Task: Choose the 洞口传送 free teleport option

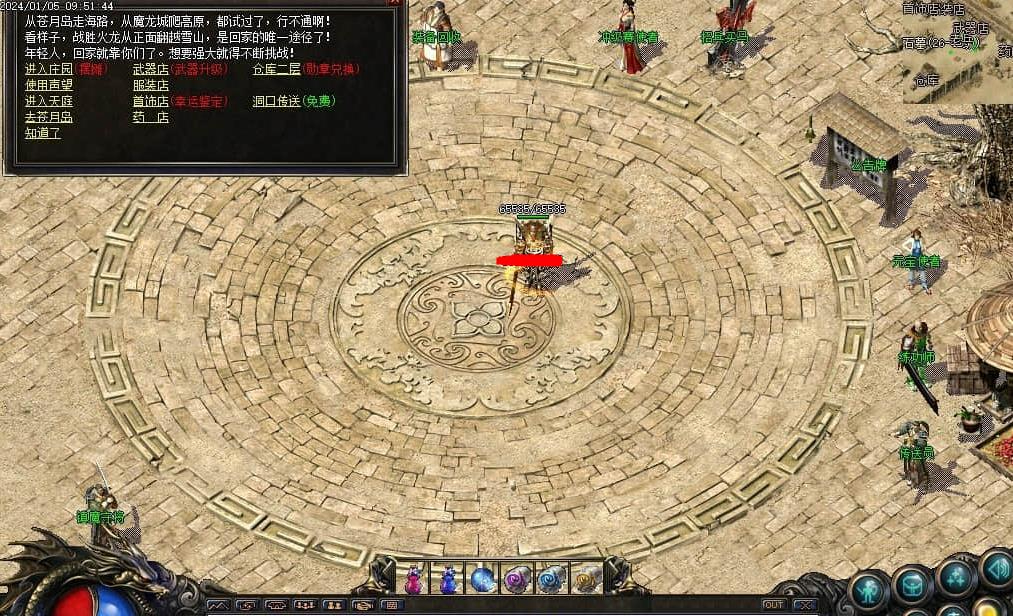Action: click(x=276, y=102)
